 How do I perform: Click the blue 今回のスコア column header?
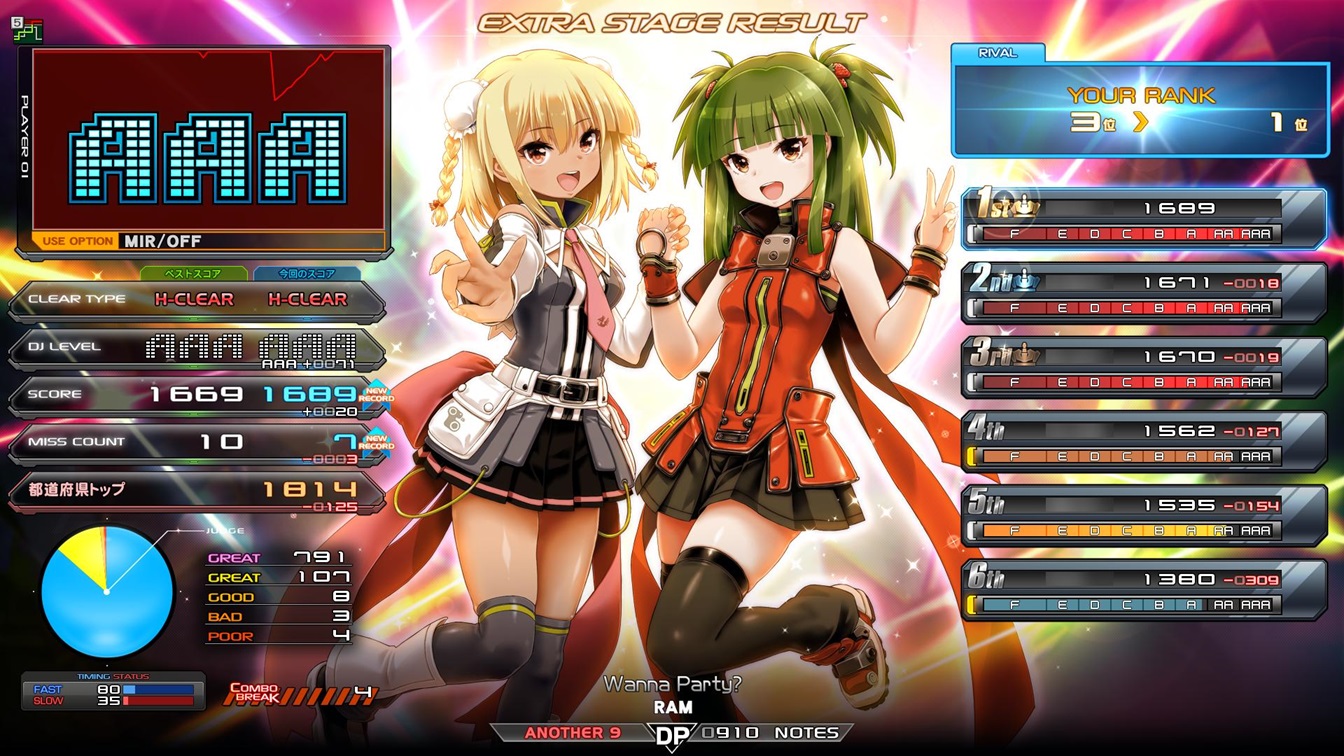308,273
